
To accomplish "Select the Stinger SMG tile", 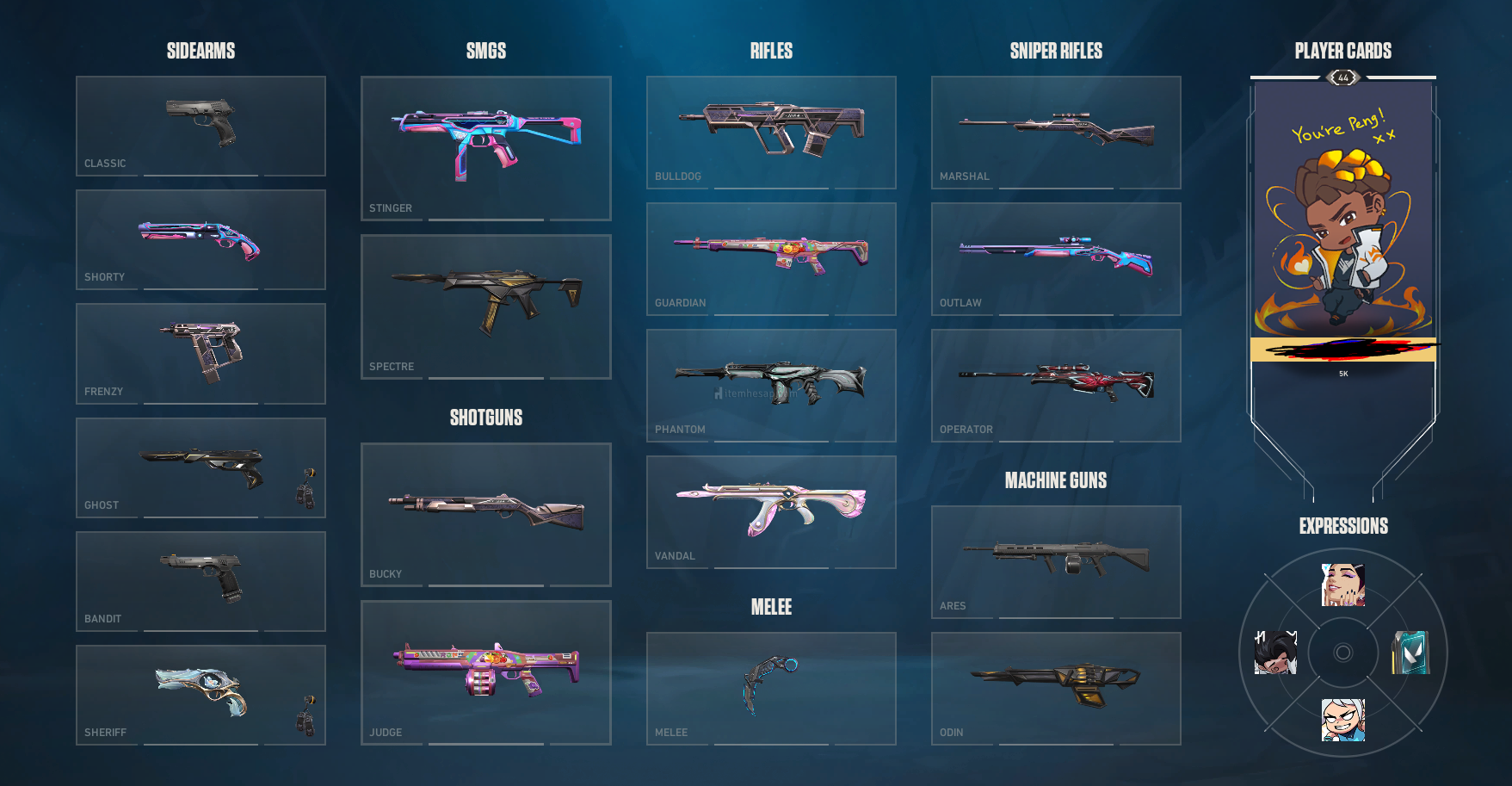I will pos(485,148).
